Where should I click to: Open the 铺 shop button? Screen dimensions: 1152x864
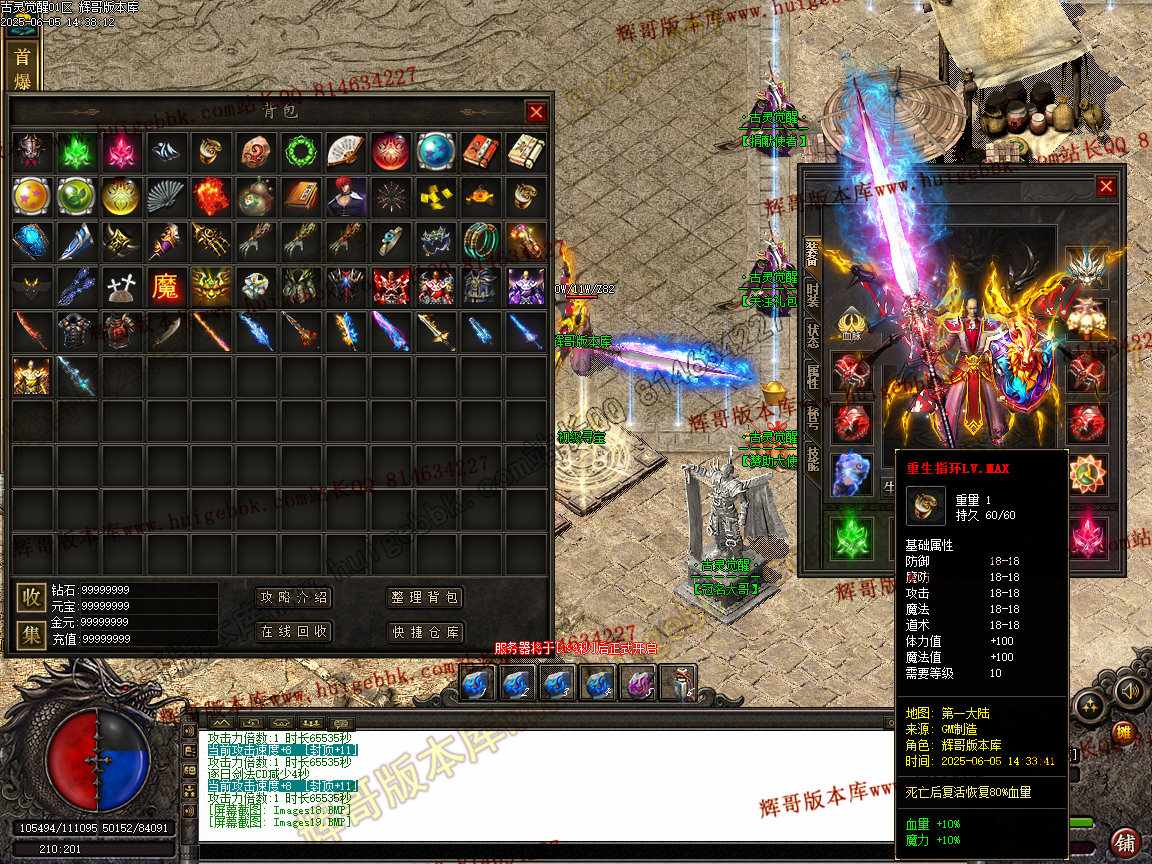tap(1125, 841)
